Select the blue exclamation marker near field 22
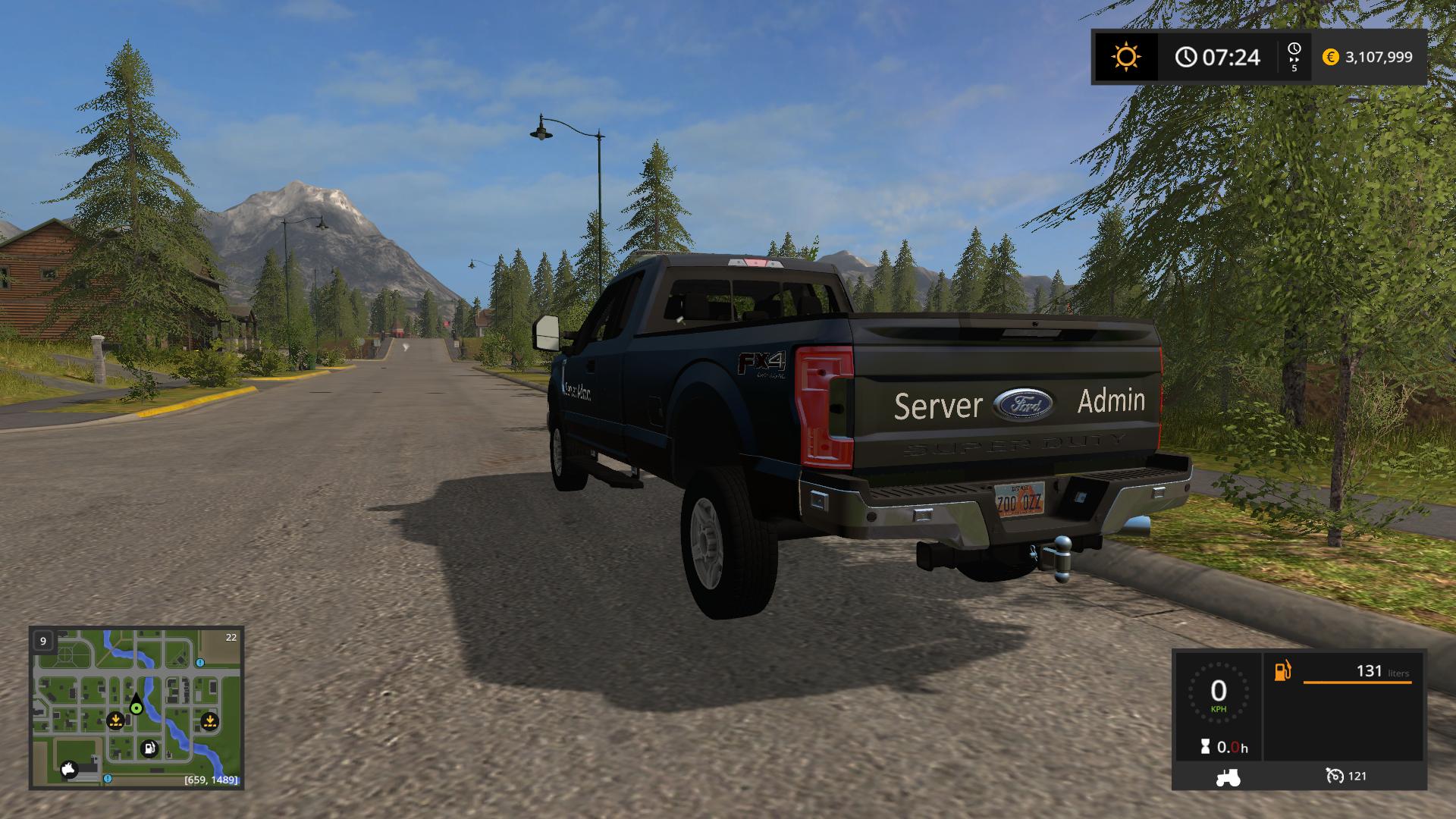Image resolution: width=1456 pixels, height=819 pixels. point(200,662)
